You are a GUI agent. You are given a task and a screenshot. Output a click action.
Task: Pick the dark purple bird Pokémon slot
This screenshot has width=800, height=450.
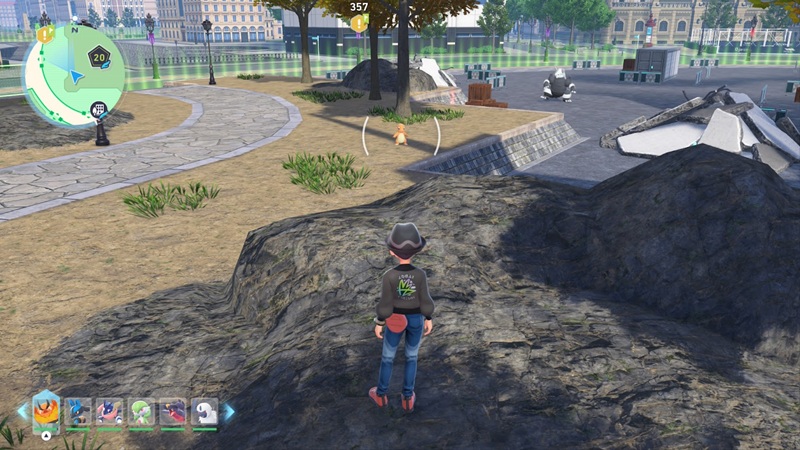pyautogui.click(x=173, y=412)
